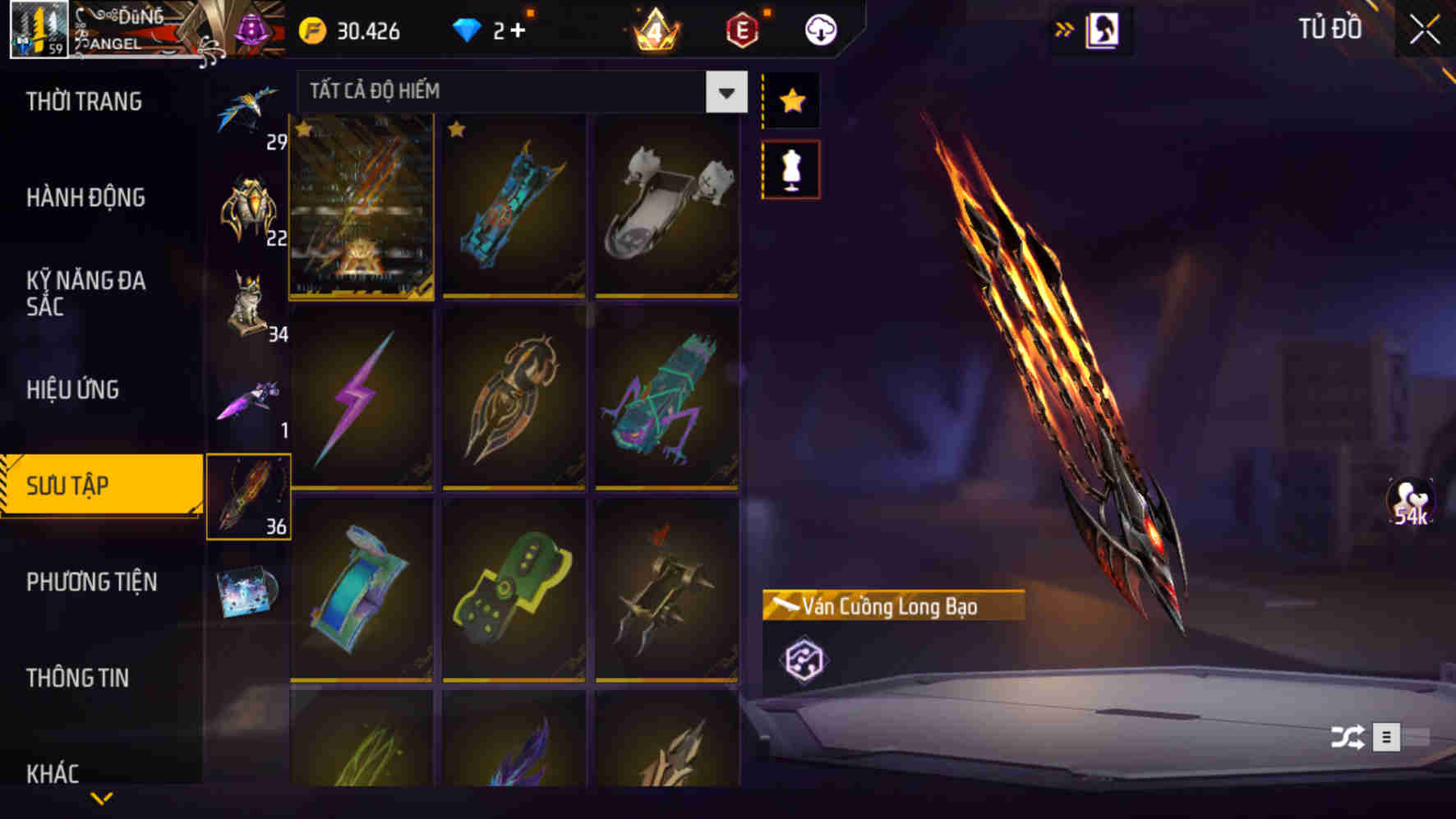Toggle the mannequin try-on preview

pos(790,168)
